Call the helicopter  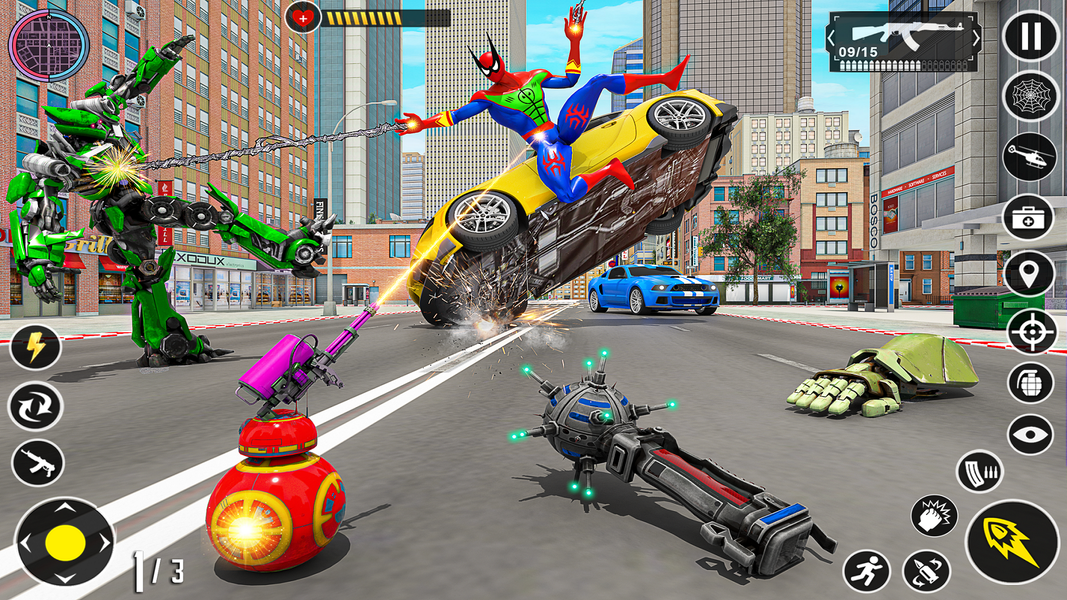[1030, 157]
